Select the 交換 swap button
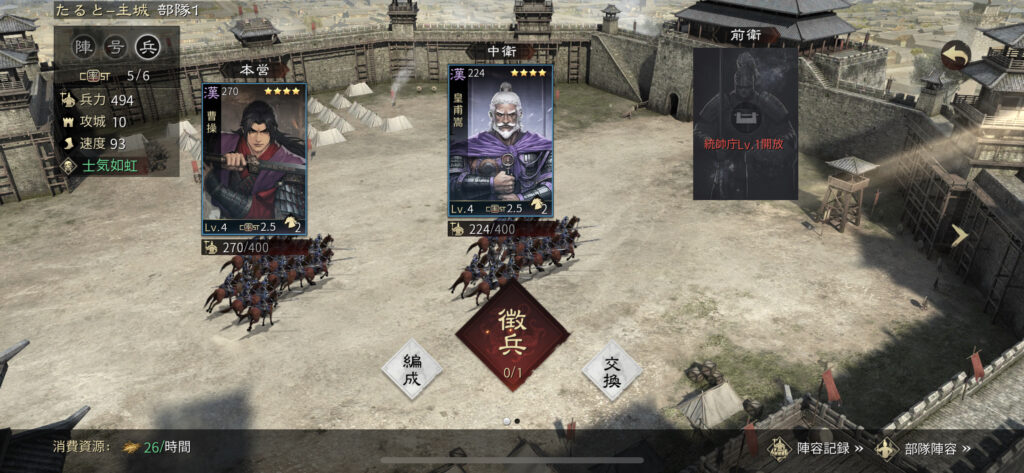The image size is (1024, 473). point(611,370)
